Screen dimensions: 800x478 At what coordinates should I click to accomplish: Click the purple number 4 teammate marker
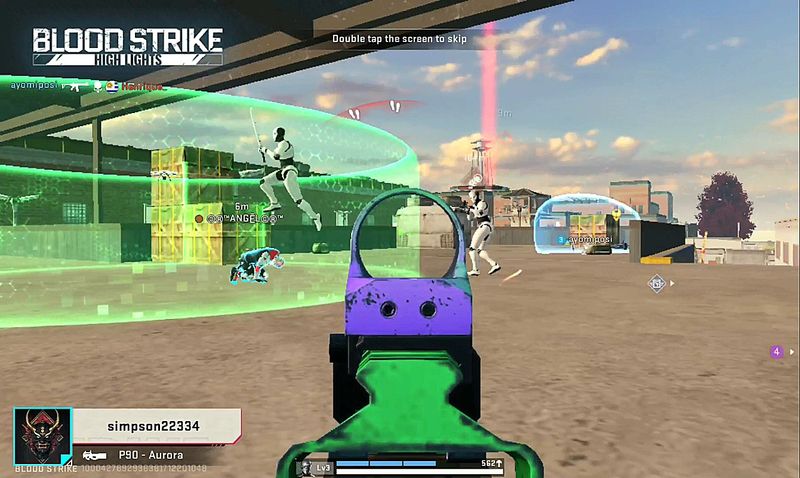click(x=776, y=351)
